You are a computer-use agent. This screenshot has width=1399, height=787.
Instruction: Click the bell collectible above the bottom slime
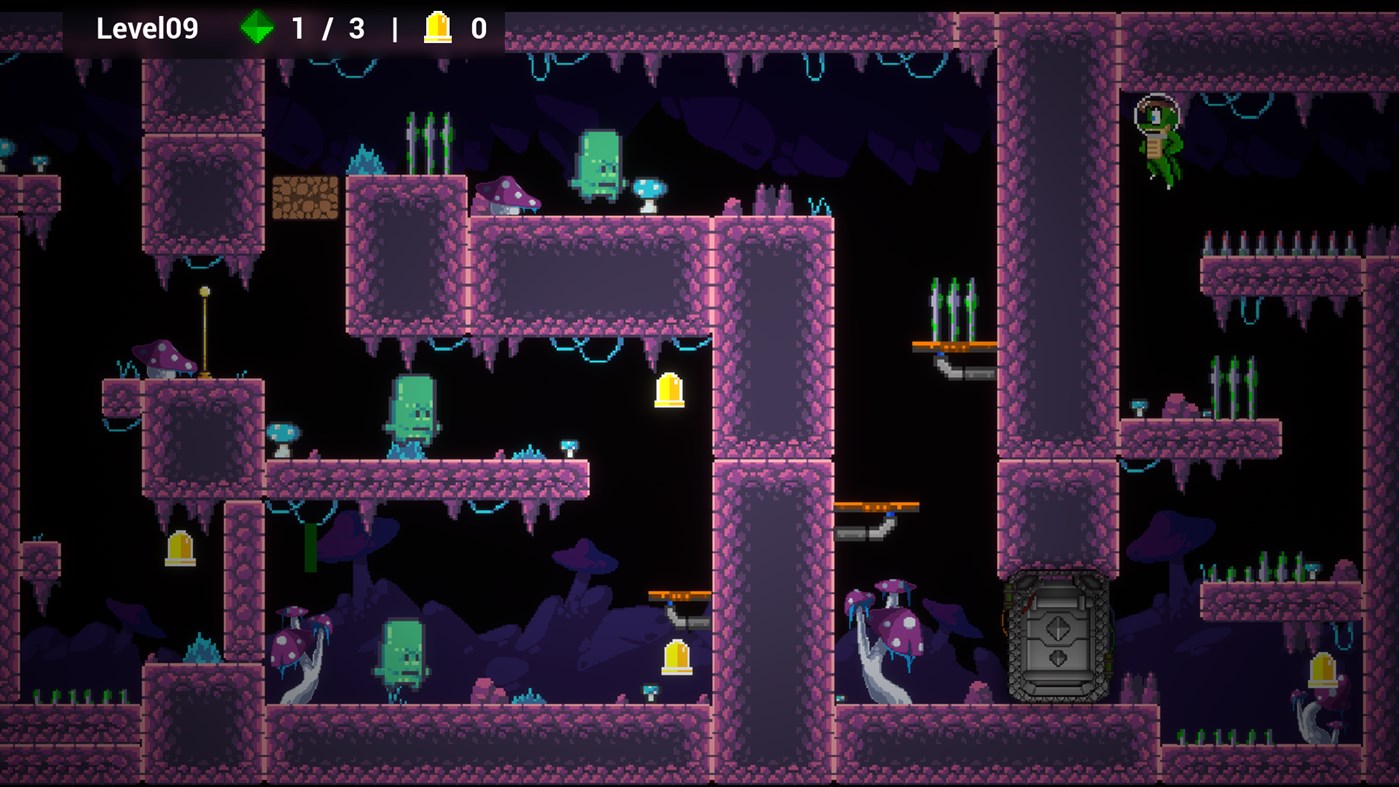click(676, 657)
